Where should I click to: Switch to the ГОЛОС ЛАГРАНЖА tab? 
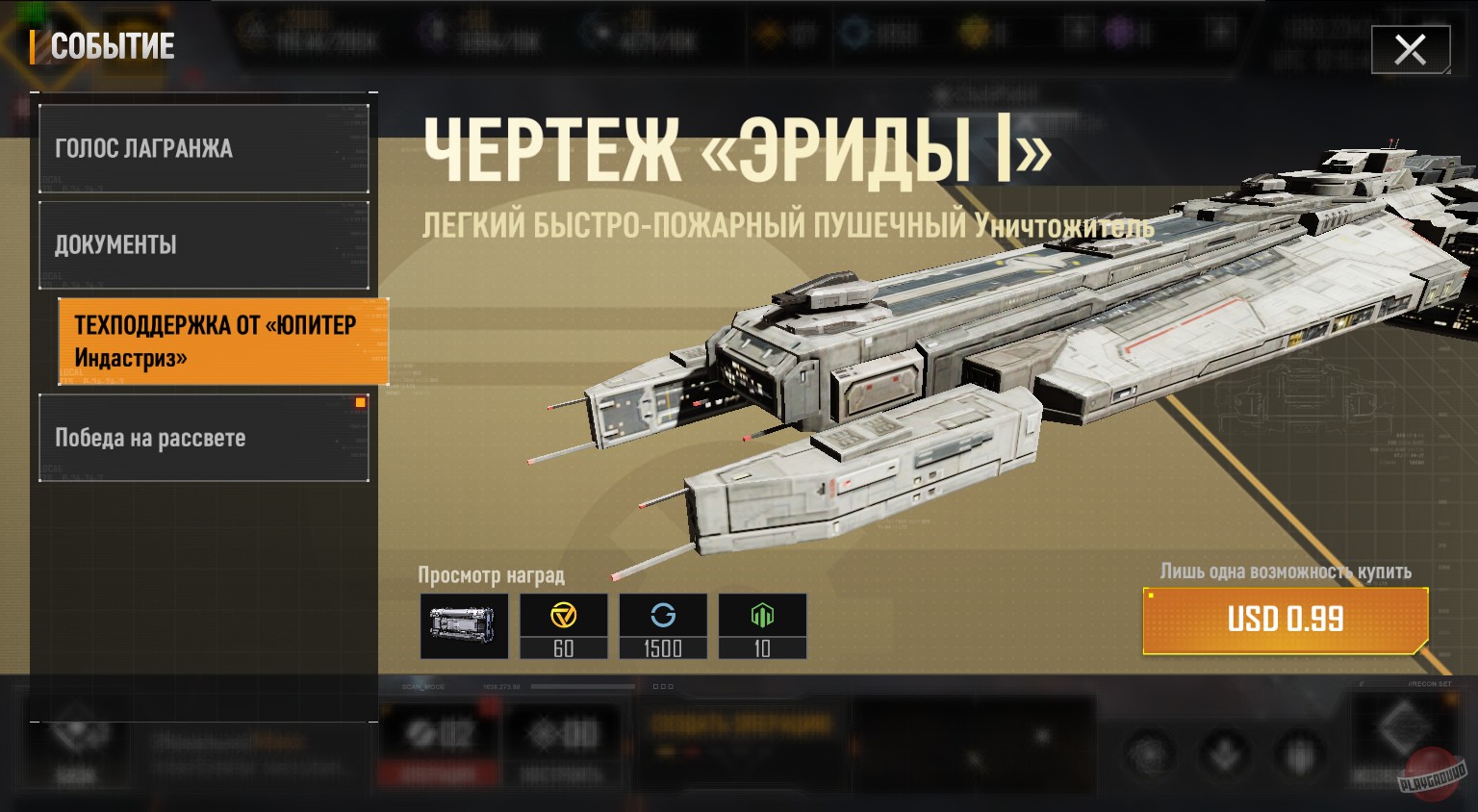(204, 148)
